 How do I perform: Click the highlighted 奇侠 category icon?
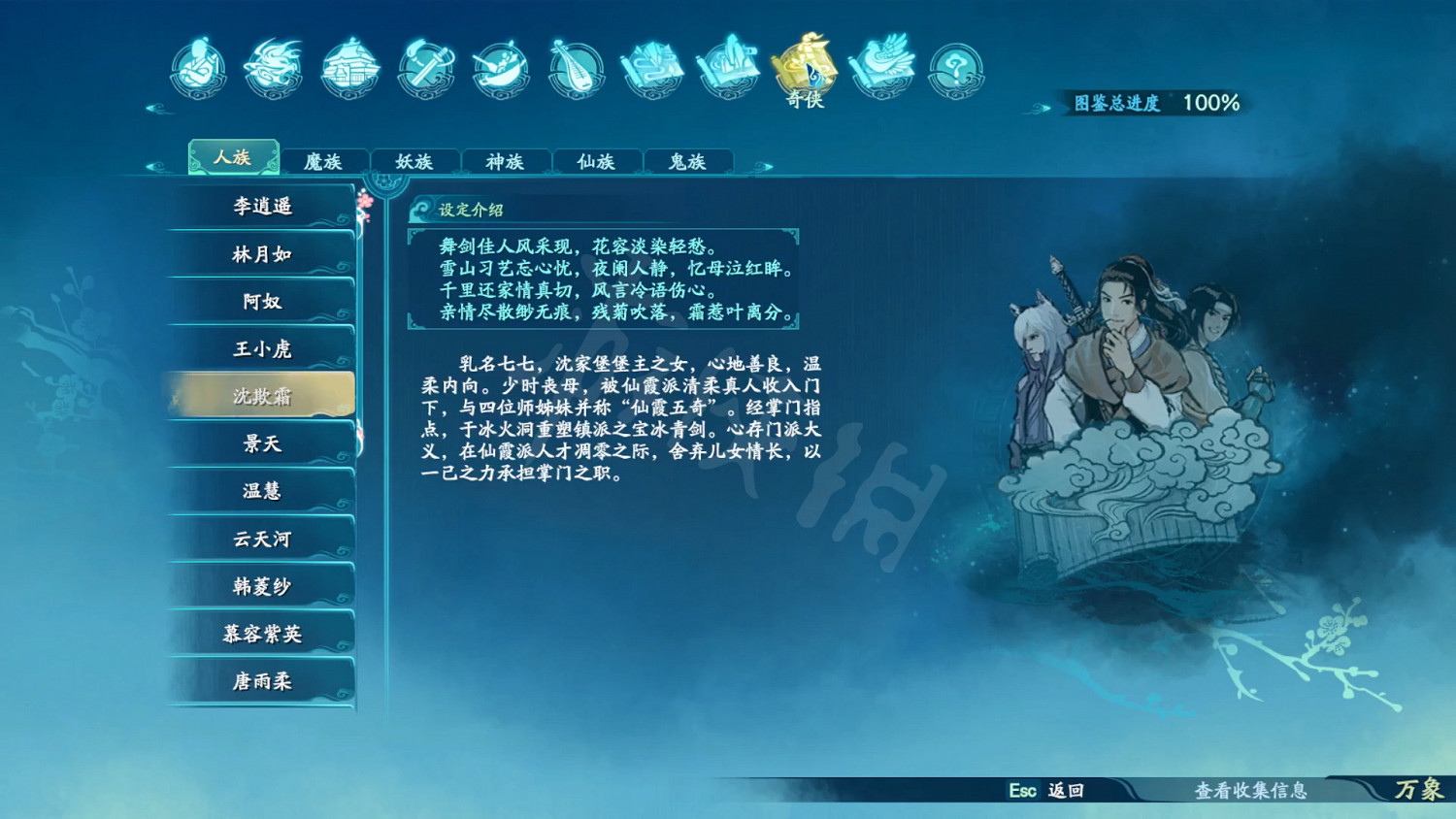(804, 70)
